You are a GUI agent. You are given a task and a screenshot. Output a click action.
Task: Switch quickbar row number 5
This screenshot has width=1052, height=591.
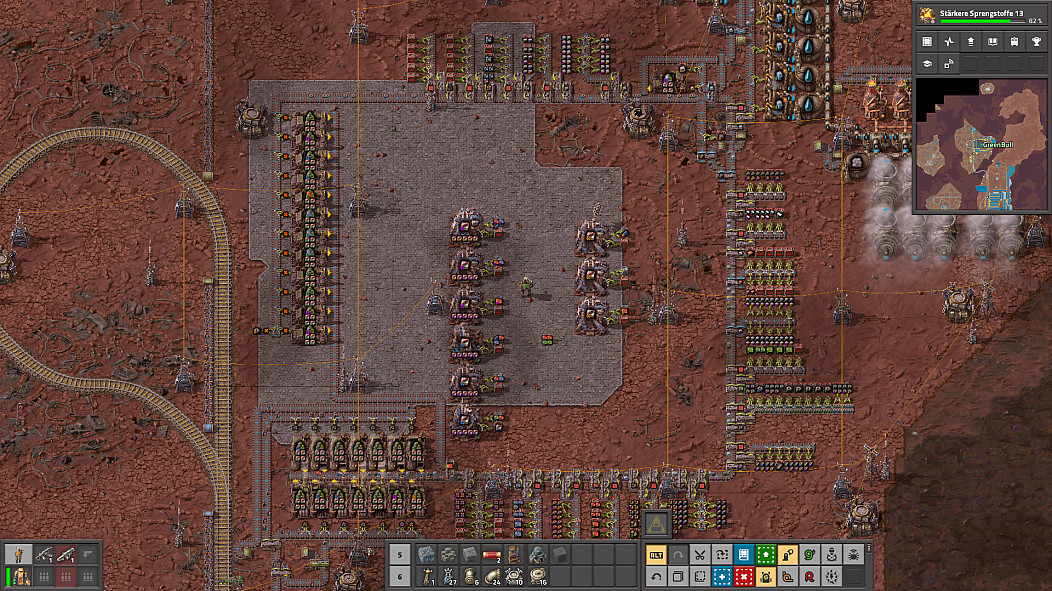(x=399, y=555)
